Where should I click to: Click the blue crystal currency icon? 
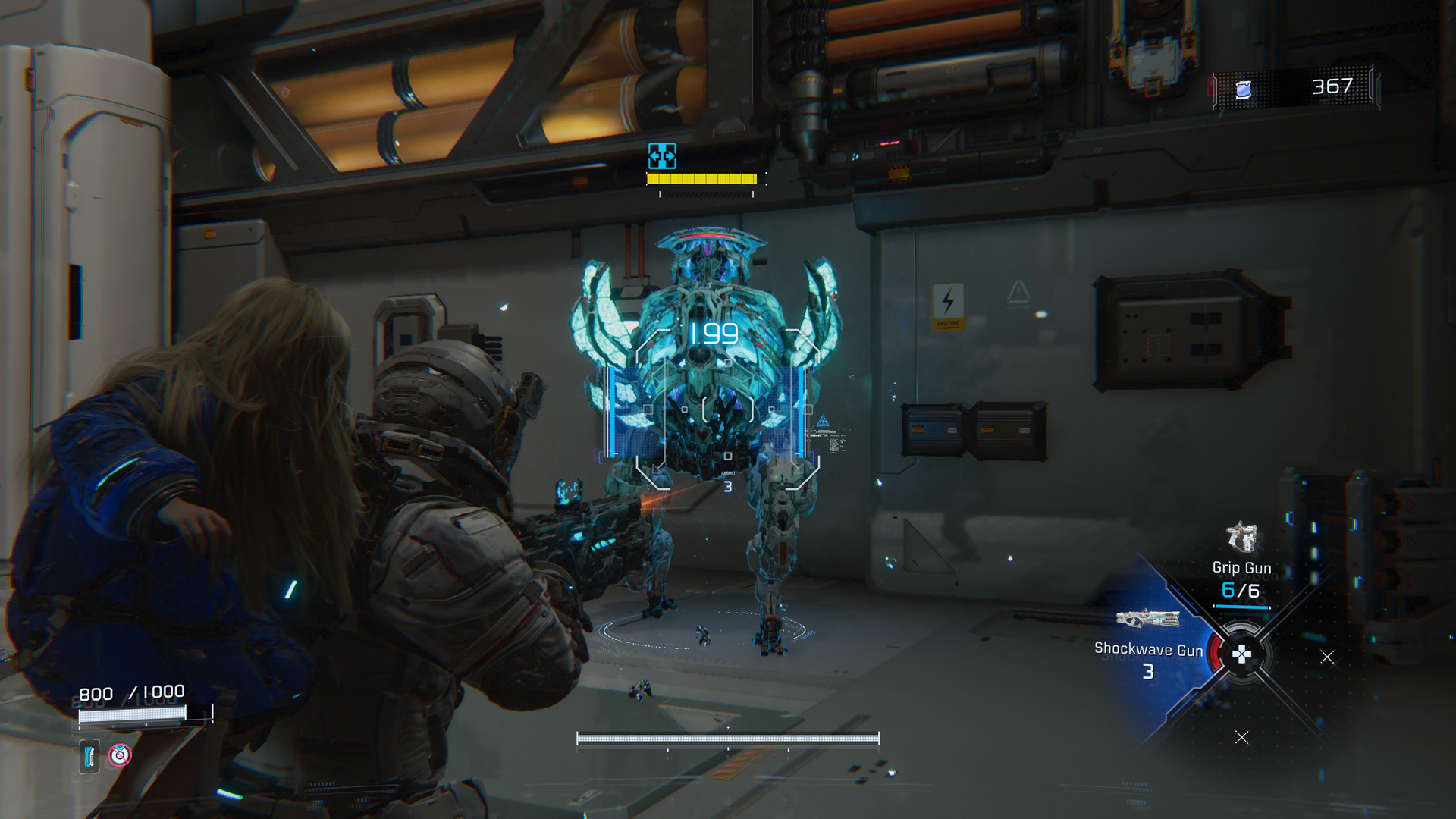coord(1243,90)
